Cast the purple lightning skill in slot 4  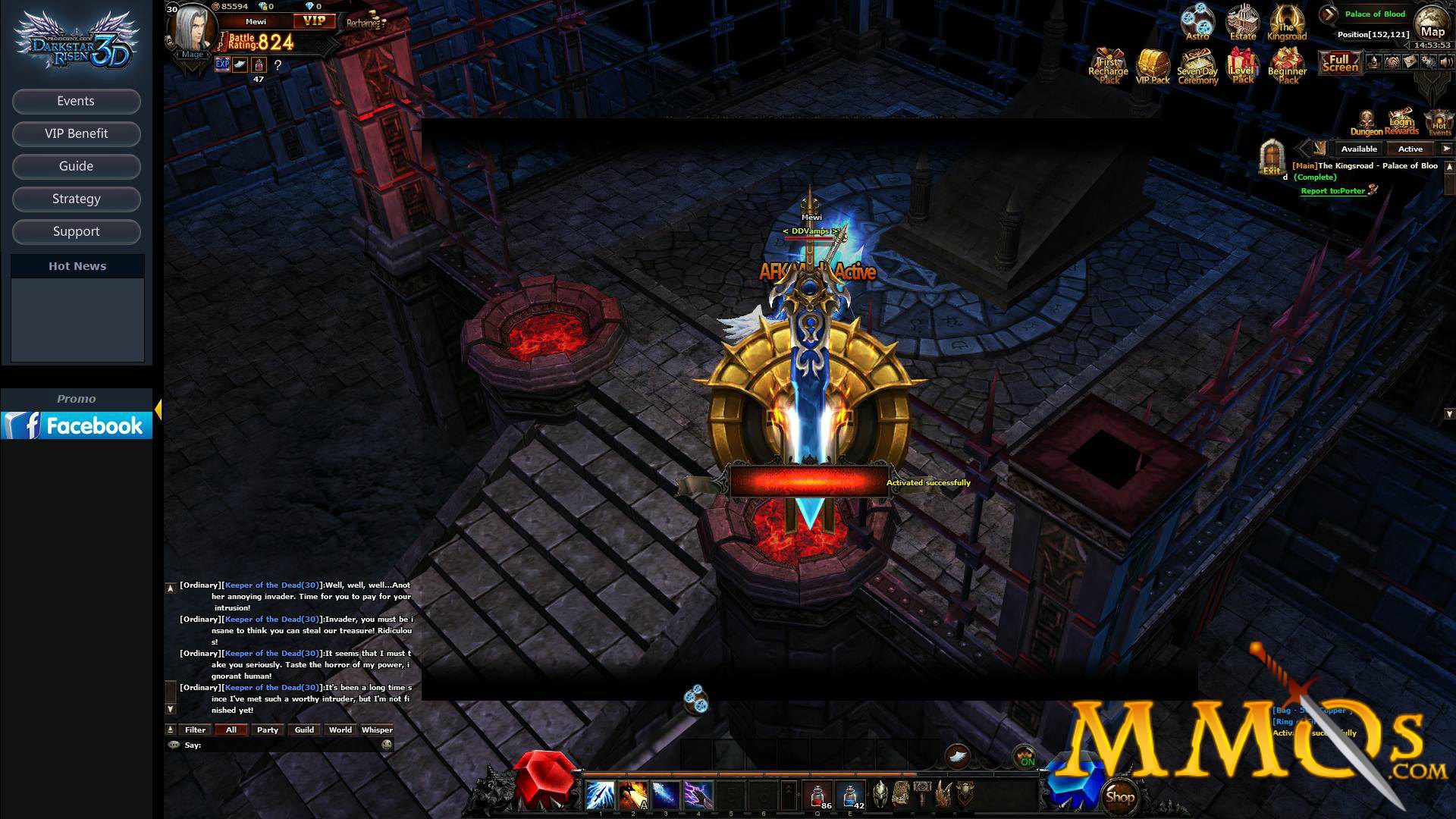pos(698,795)
